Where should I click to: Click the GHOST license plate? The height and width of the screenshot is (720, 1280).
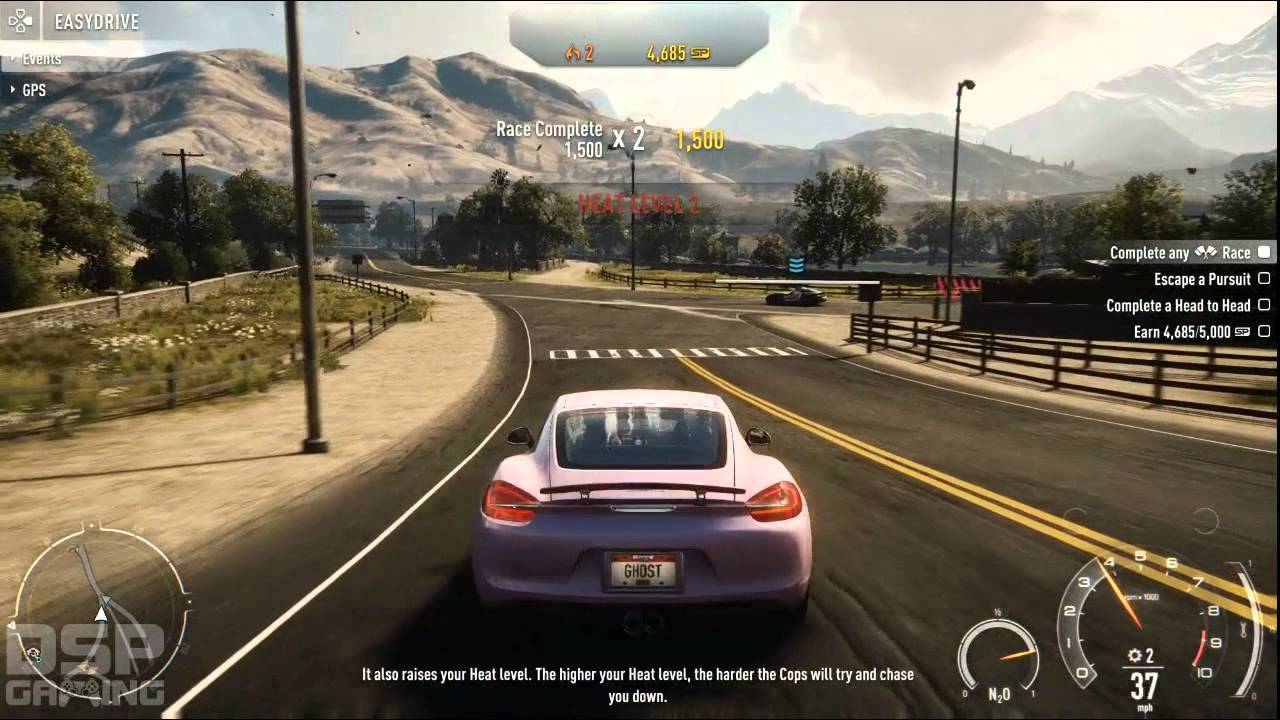645,570
